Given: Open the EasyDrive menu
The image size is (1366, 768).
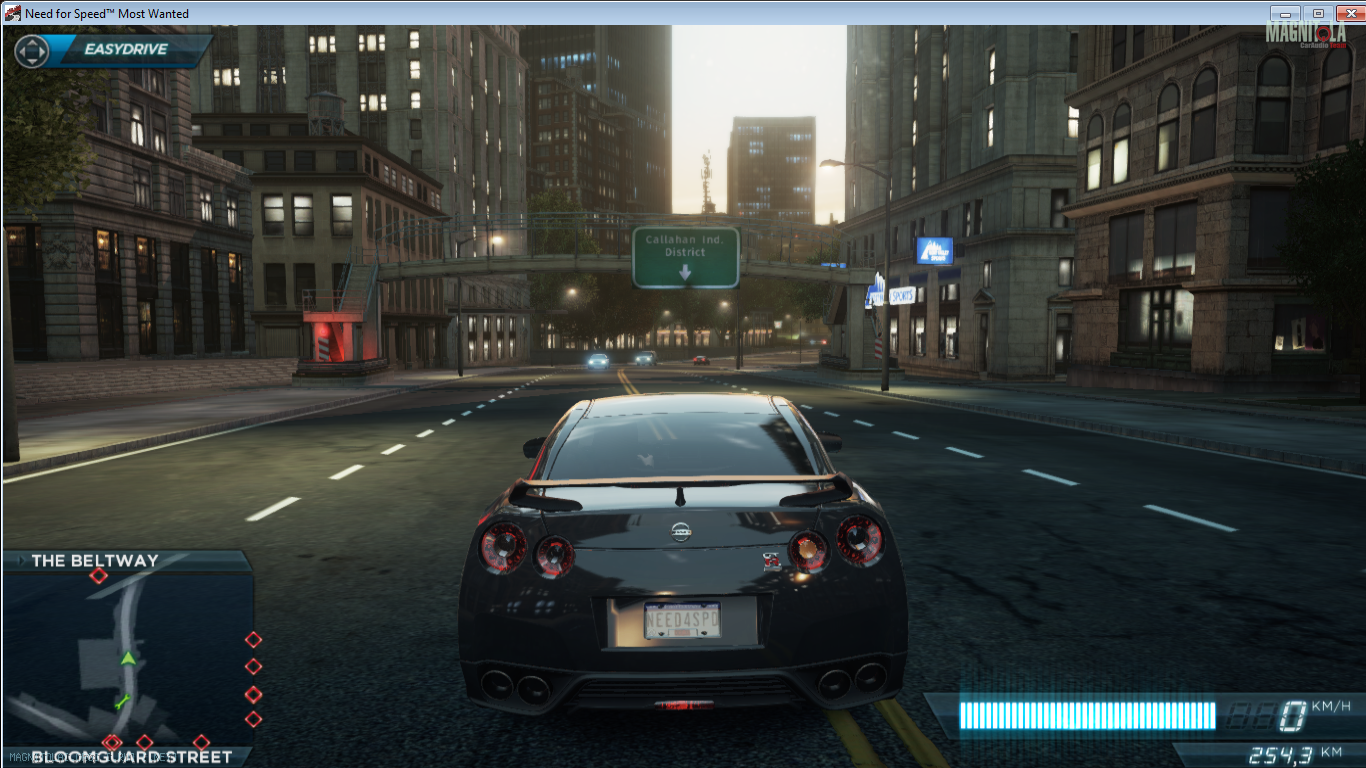Looking at the screenshot, I should [x=125, y=49].
